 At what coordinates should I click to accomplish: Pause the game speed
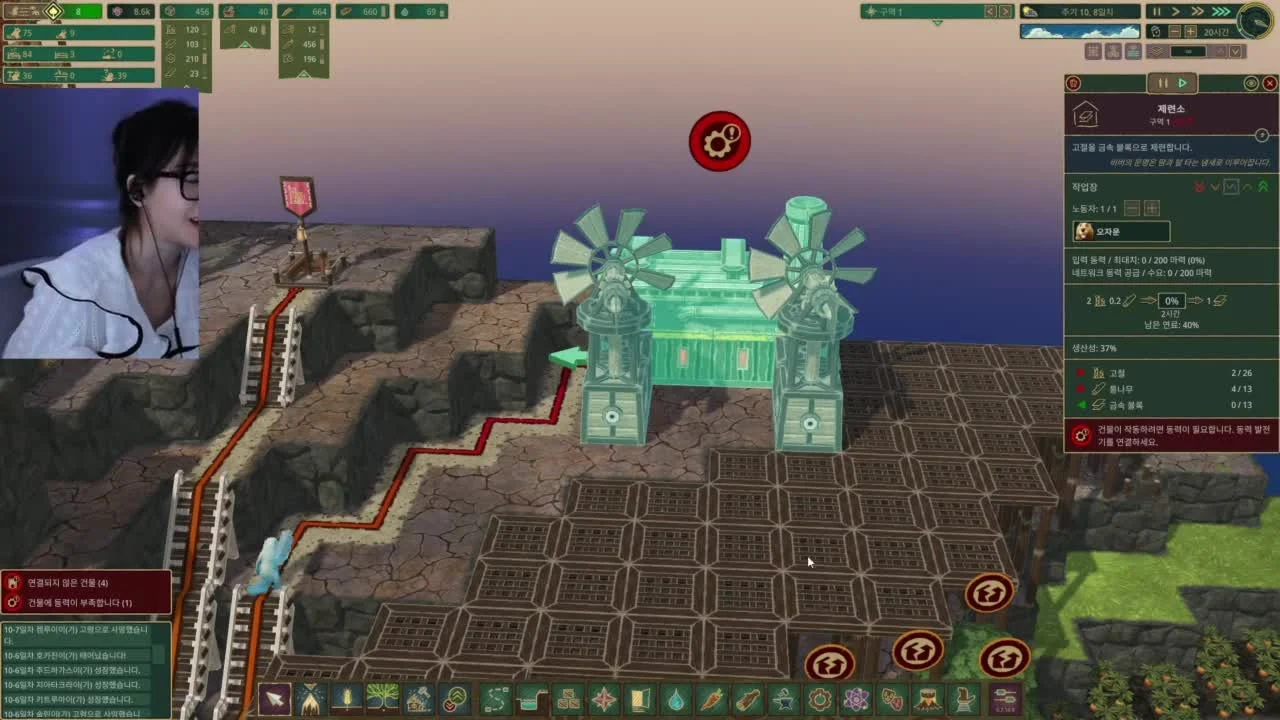1156,11
